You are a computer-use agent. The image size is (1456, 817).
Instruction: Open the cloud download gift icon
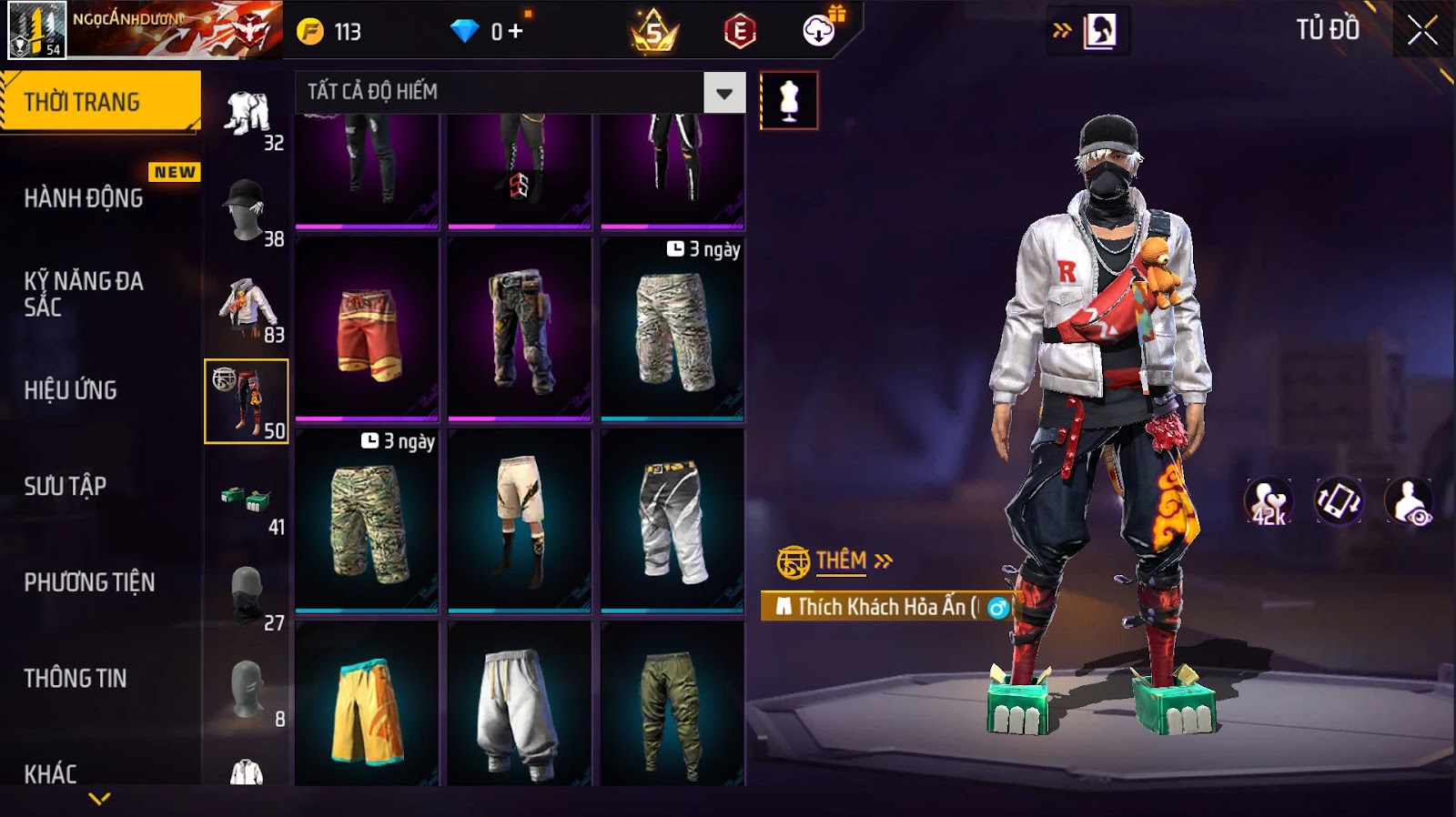tap(820, 31)
